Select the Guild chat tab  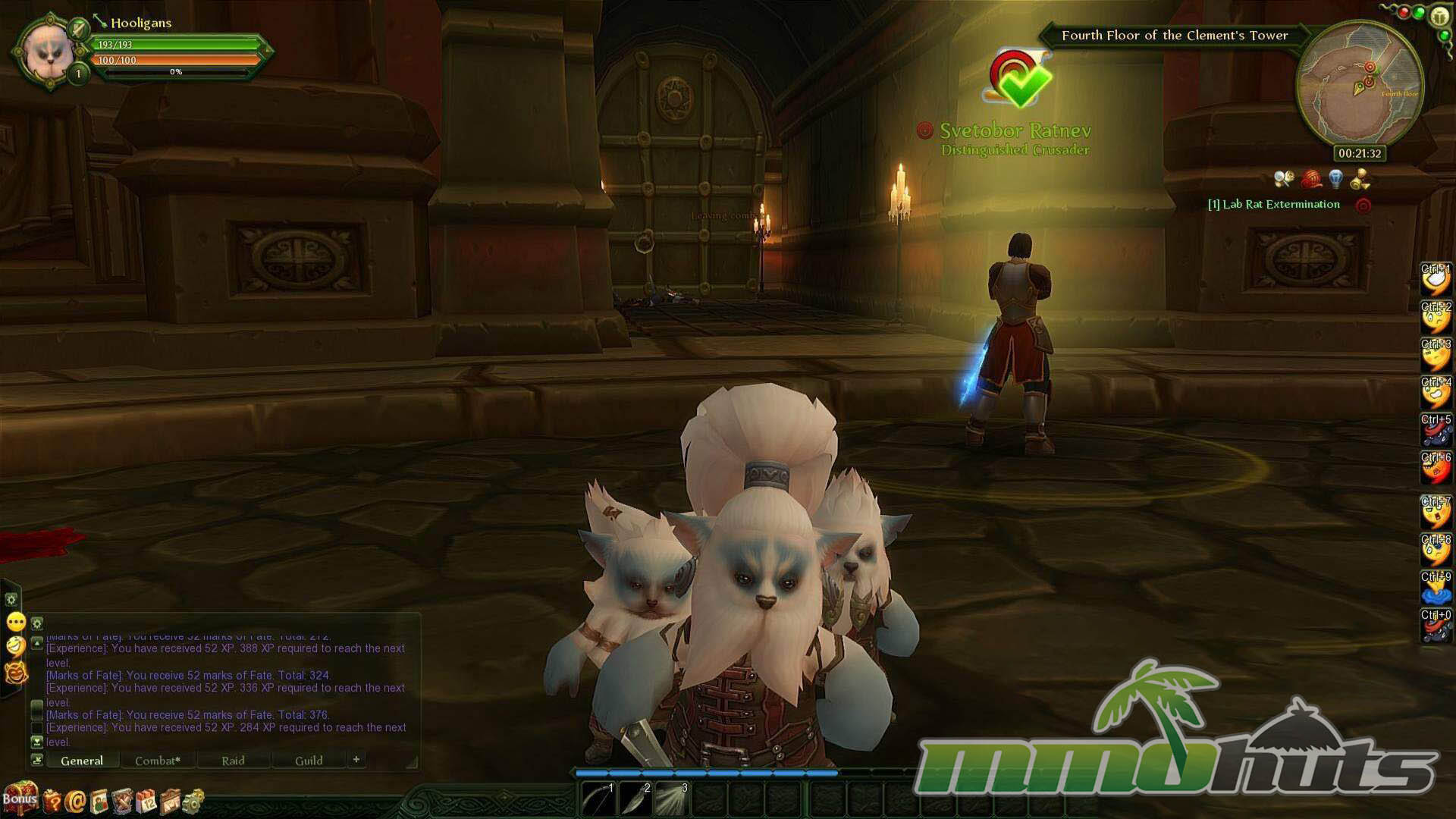tap(309, 761)
